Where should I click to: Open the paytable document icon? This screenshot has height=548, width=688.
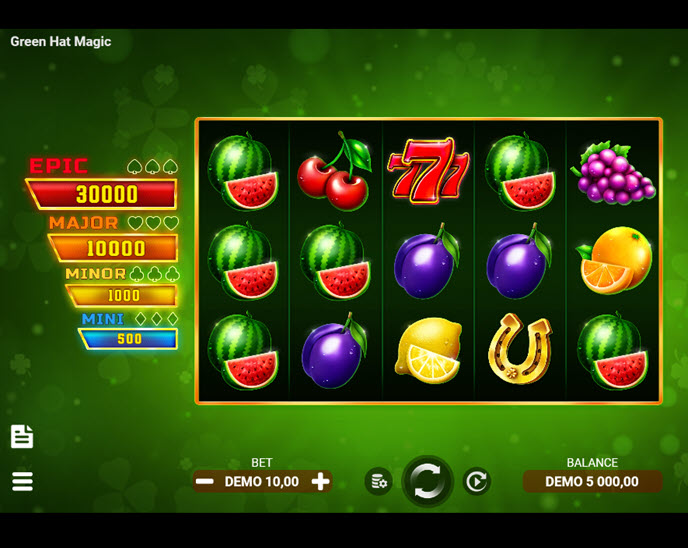click(22, 436)
